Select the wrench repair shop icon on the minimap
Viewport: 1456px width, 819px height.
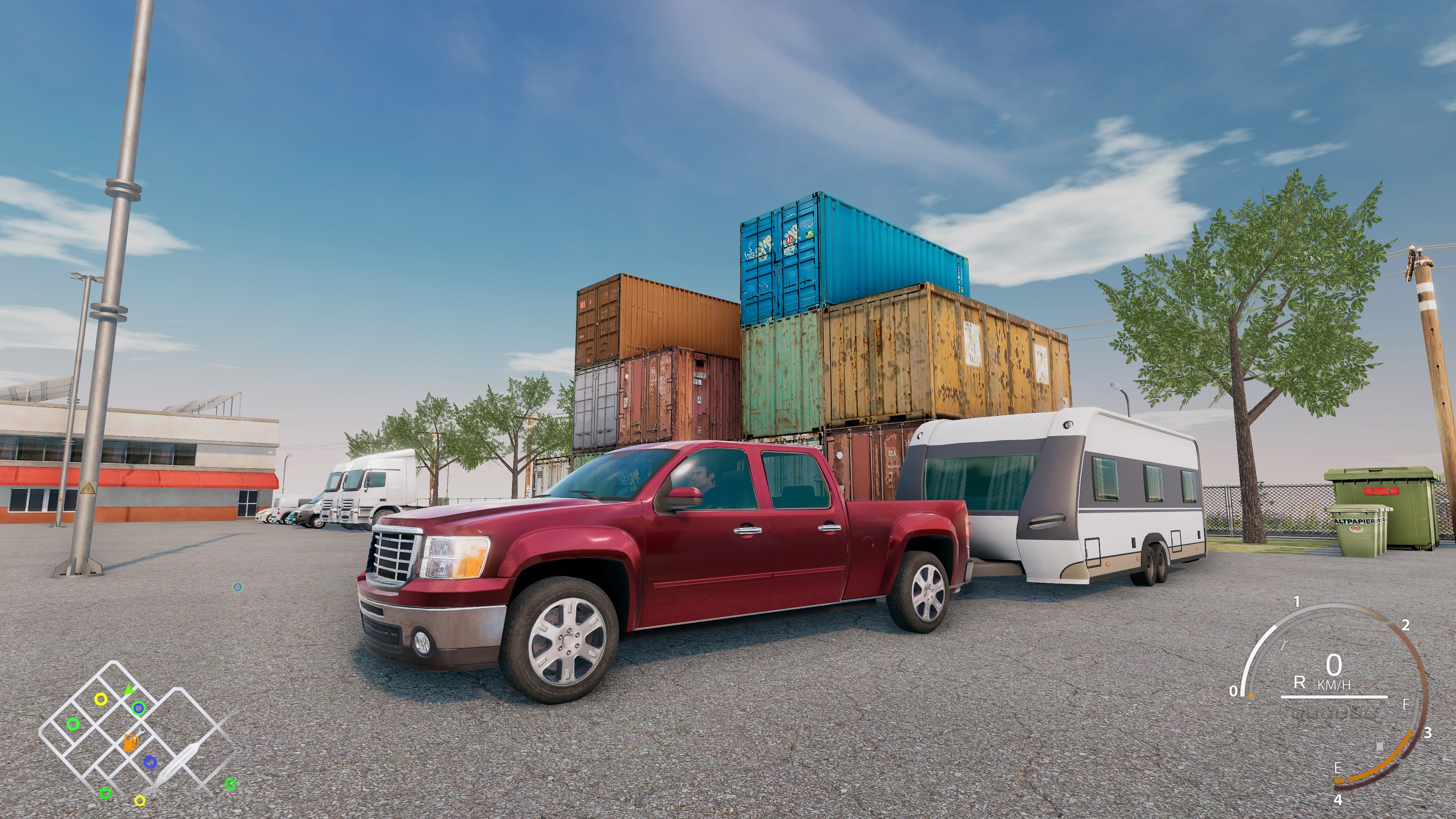tap(141, 734)
